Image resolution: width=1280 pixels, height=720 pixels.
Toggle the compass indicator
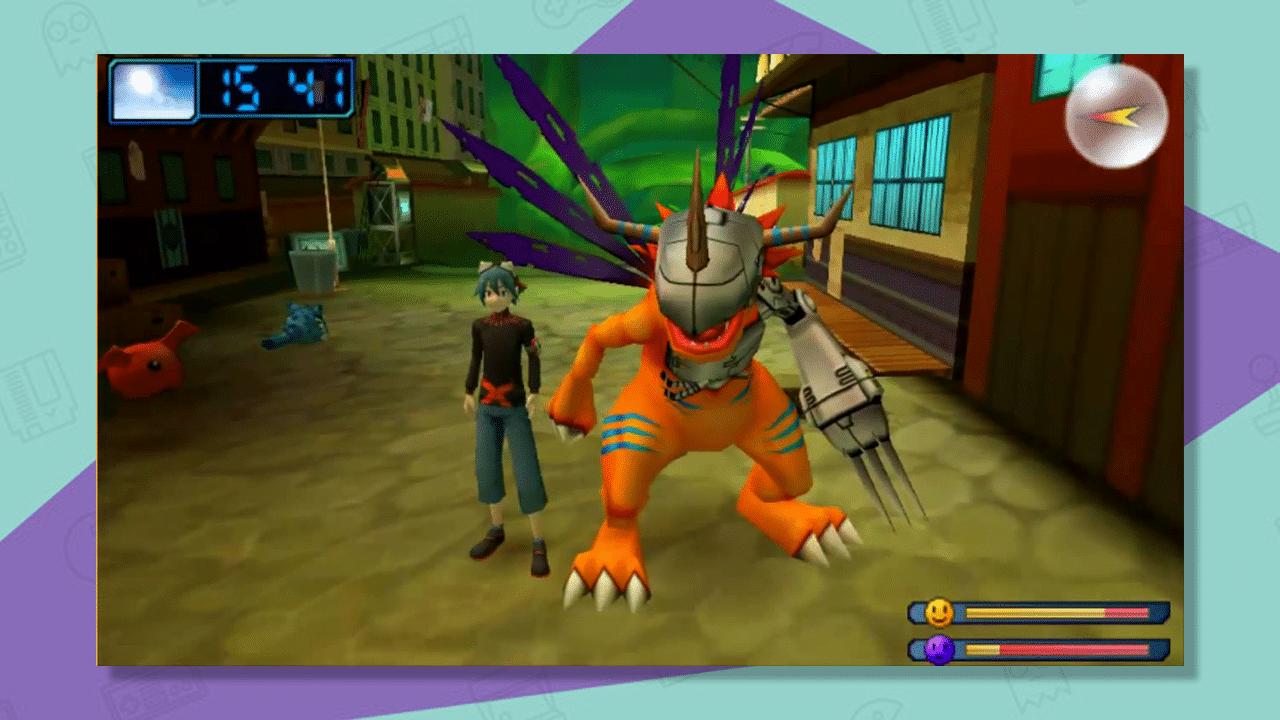click(x=1117, y=115)
